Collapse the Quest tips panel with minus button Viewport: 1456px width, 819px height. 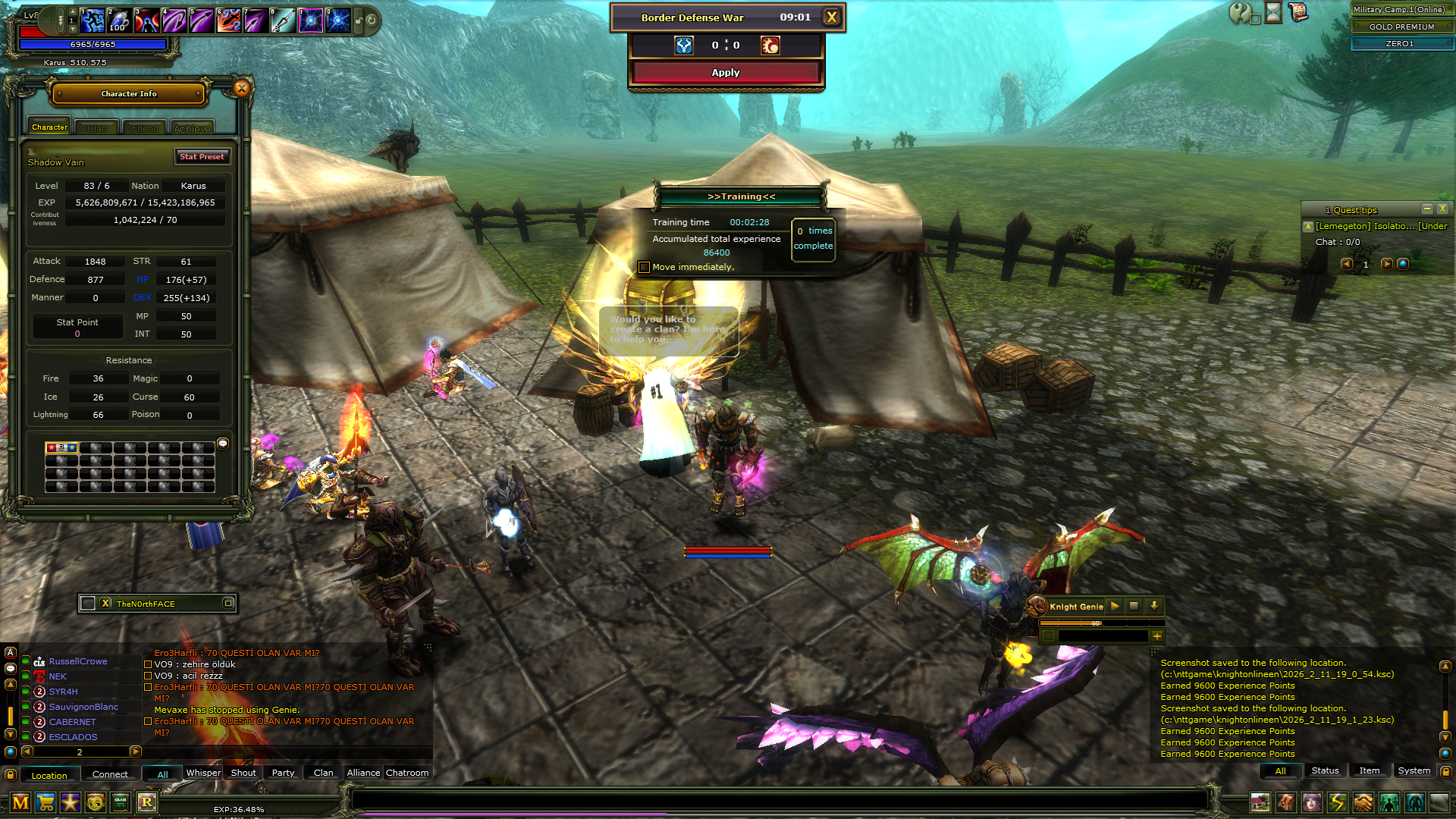point(1429,209)
